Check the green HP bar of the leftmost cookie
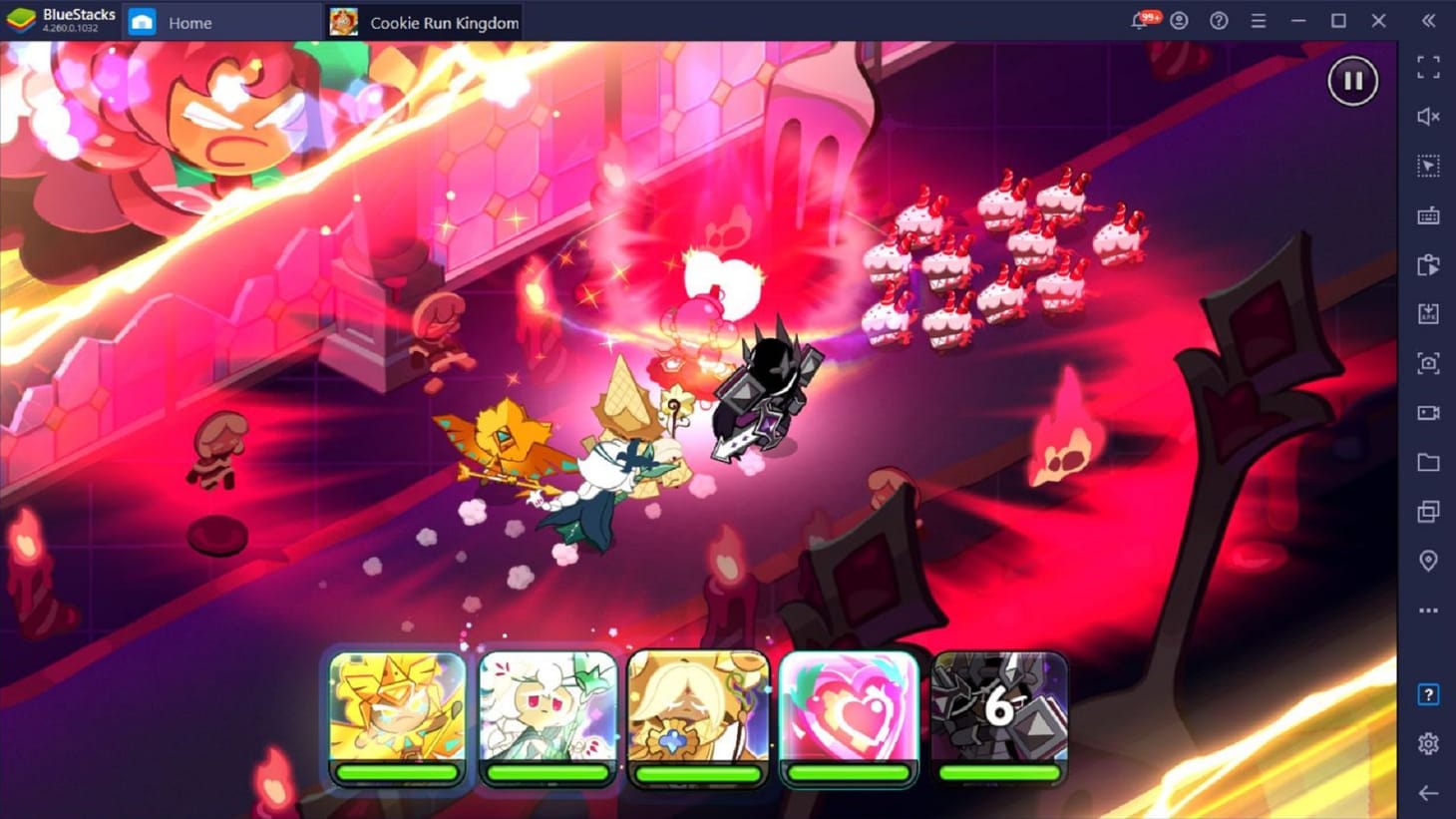1456x819 pixels. coord(397,773)
